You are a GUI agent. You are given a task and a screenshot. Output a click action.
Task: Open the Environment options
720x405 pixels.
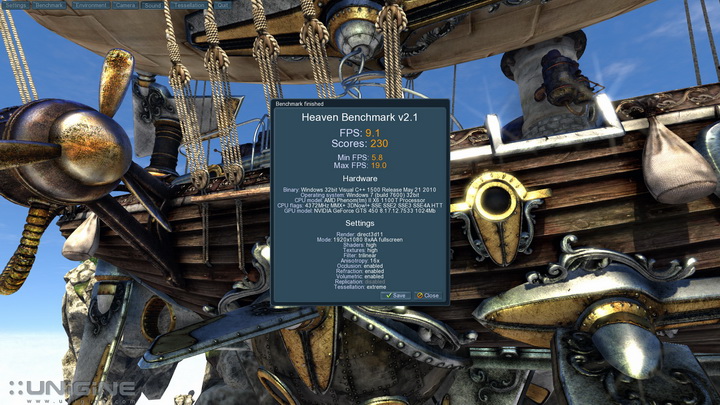tap(90, 5)
